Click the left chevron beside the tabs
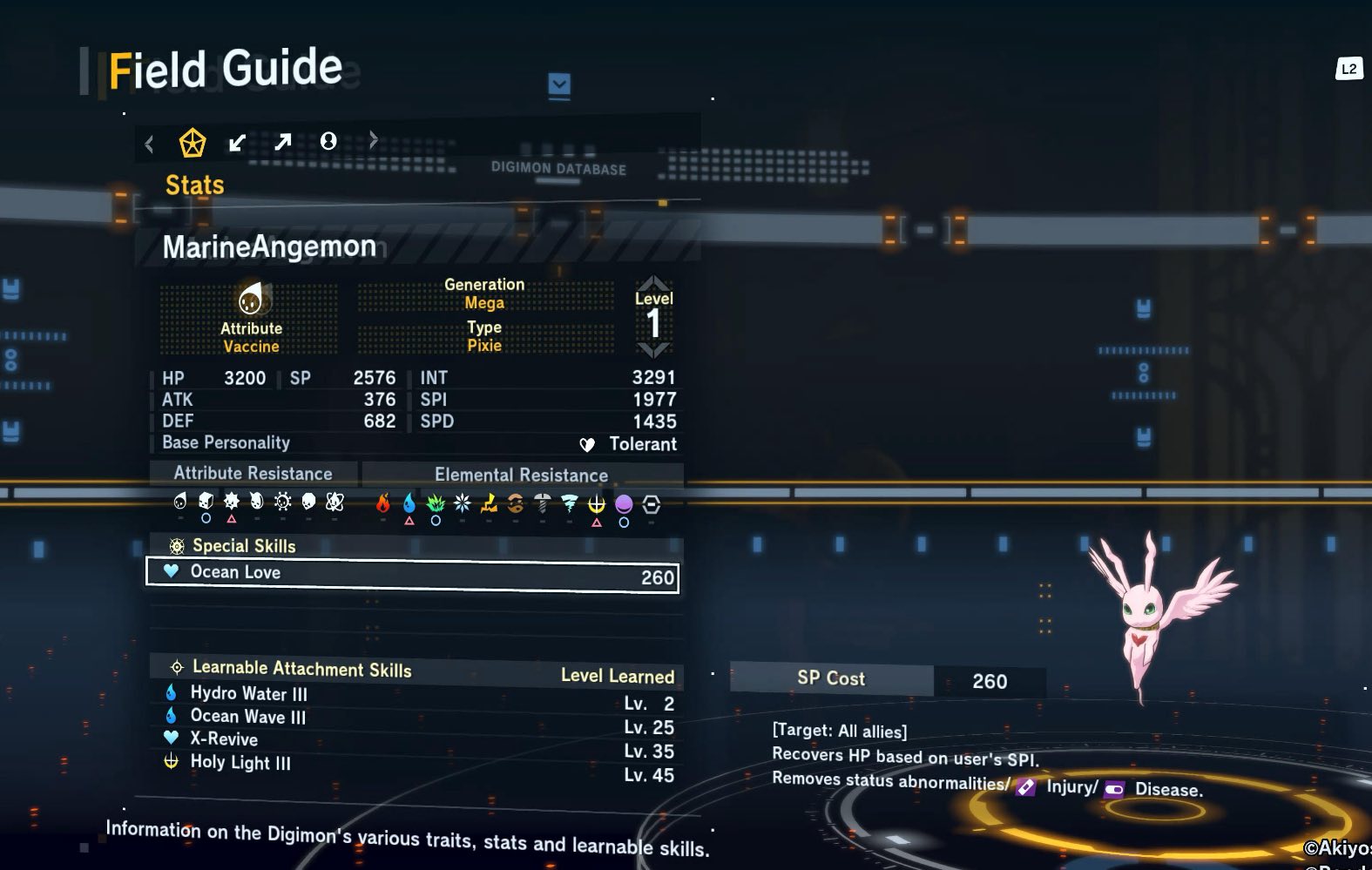The height and width of the screenshot is (870, 1372). 150,144
